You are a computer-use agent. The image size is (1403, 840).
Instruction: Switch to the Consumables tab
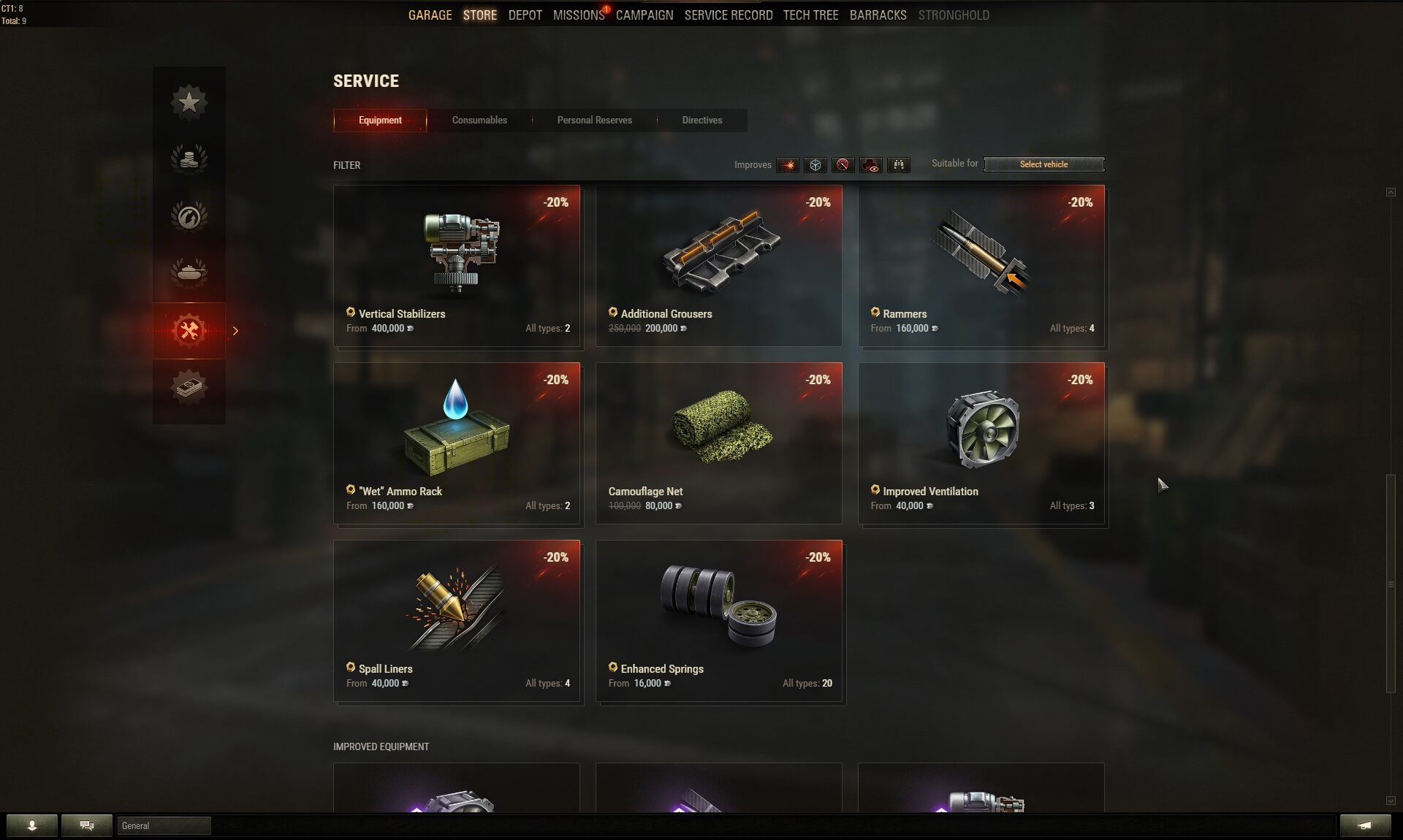479,121
